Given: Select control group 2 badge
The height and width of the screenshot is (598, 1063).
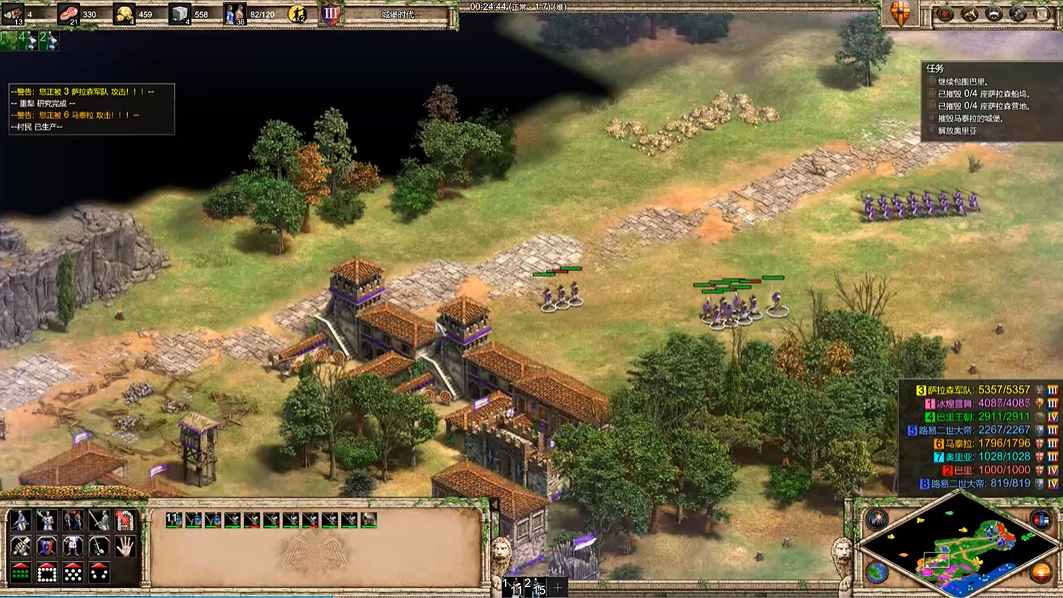Looking at the screenshot, I should pos(47,40).
